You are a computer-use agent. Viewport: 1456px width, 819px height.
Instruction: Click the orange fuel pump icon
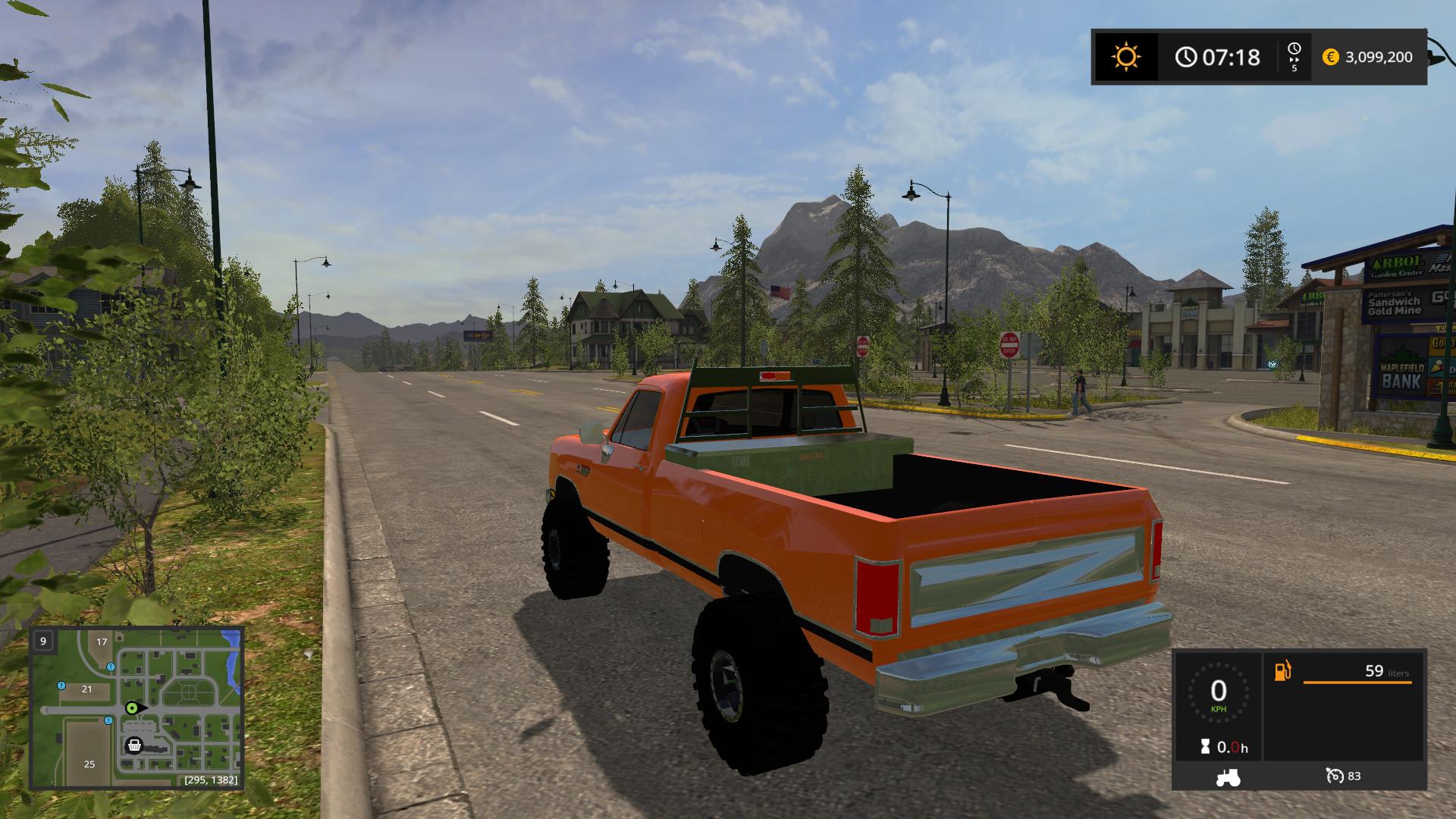point(1282,671)
